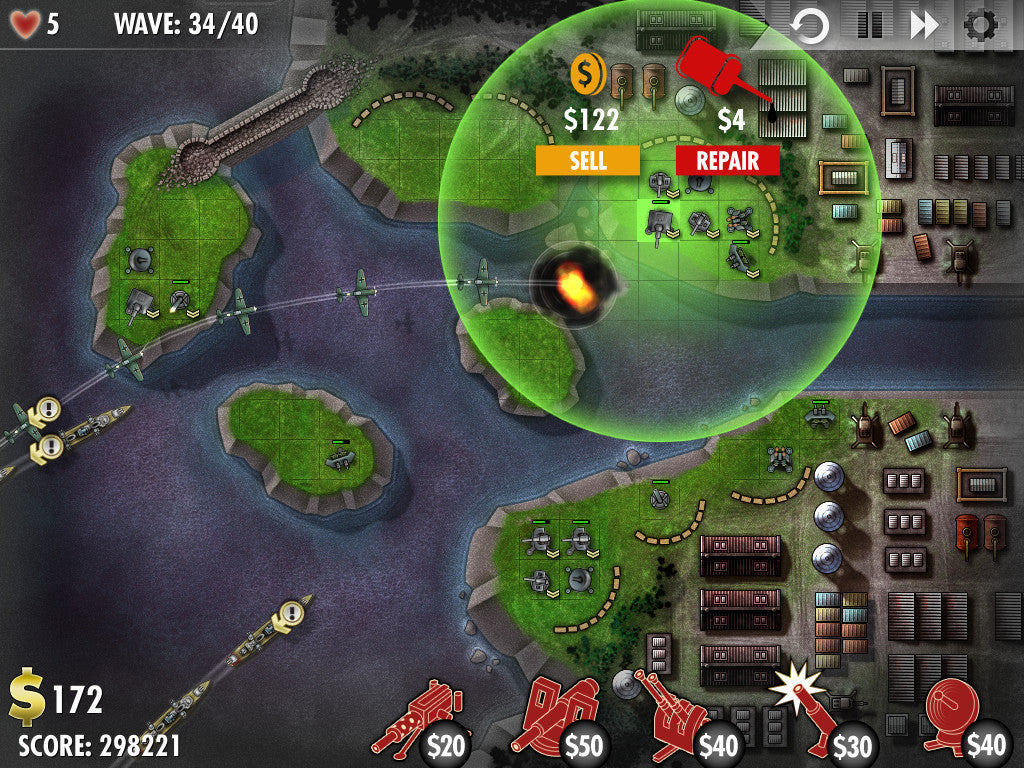Image resolution: width=1024 pixels, height=768 pixels.
Task: Restart the level with the circular arrow
Action: tap(809, 25)
